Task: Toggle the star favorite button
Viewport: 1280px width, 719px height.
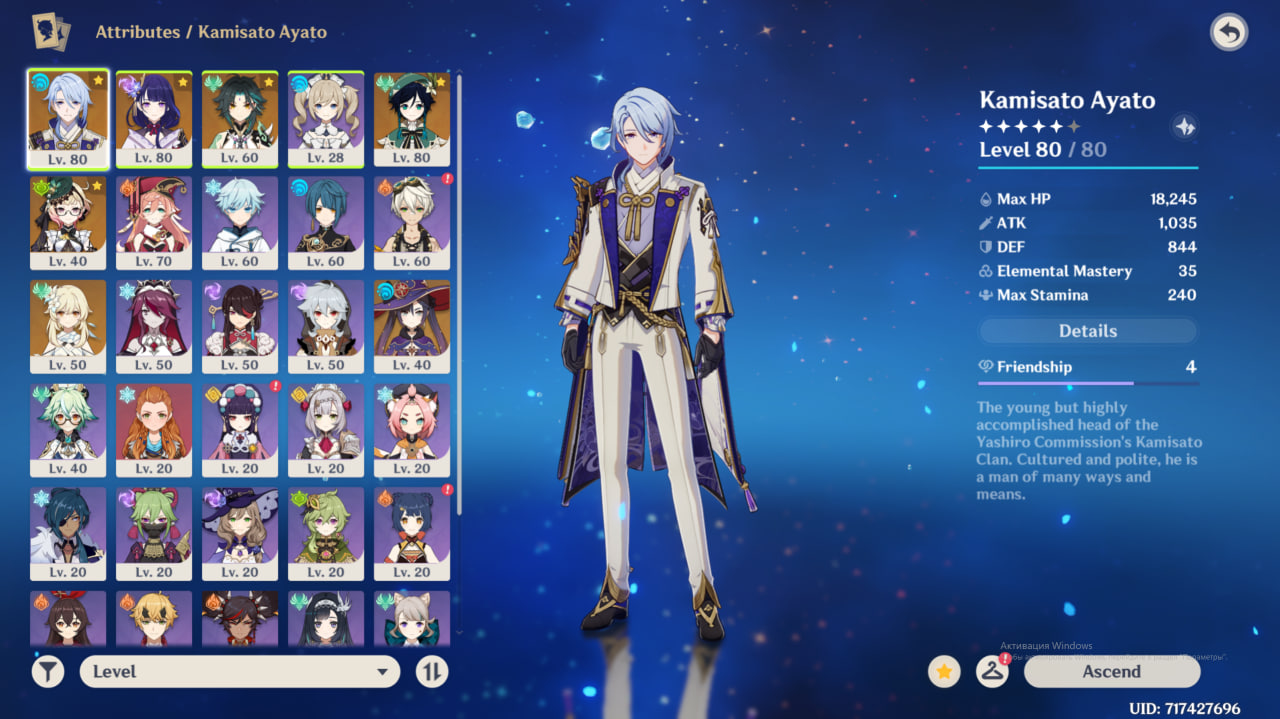Action: click(943, 672)
